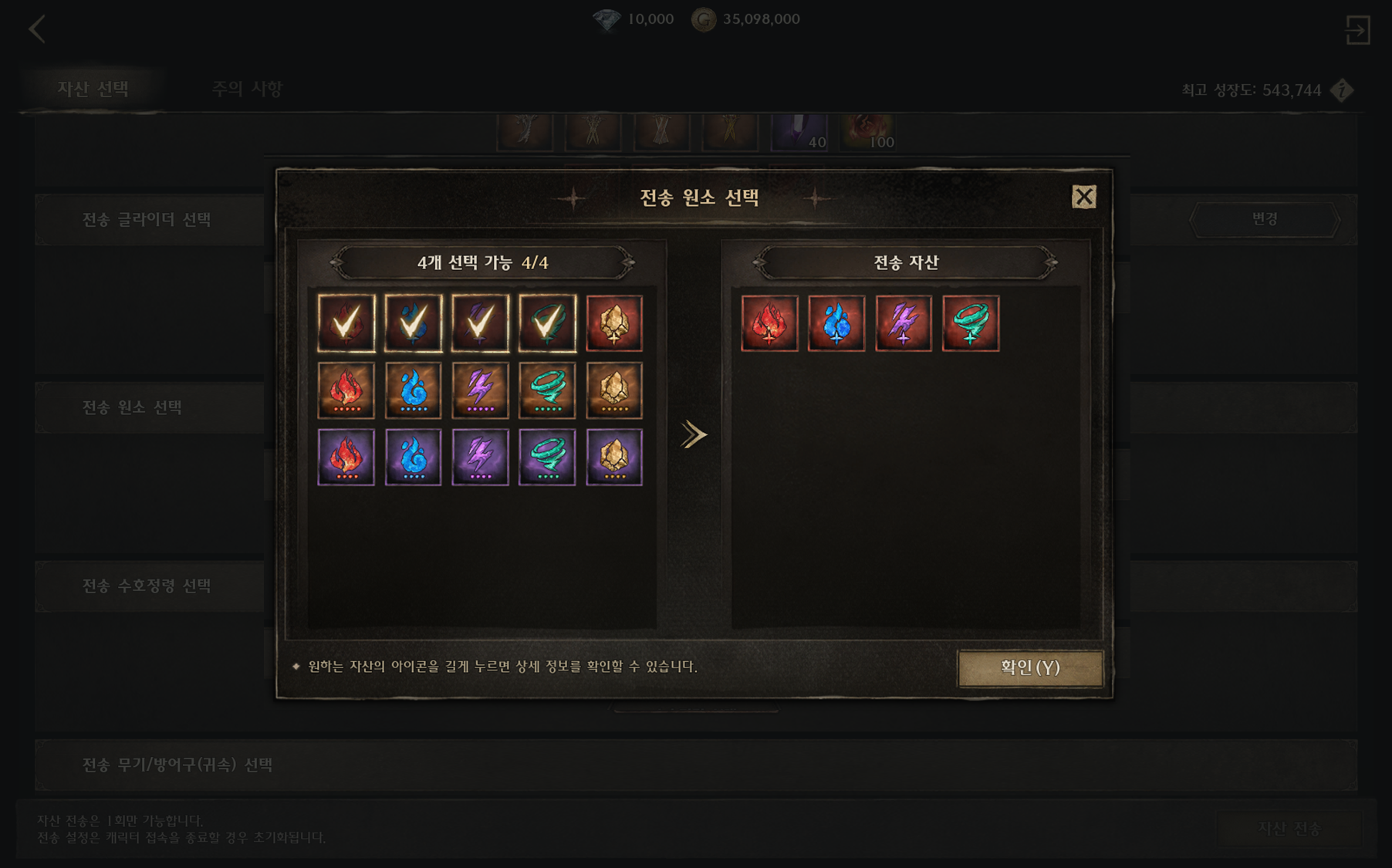1392x868 pixels.
Task: Go back with the top-left arrow
Action: [x=37, y=30]
